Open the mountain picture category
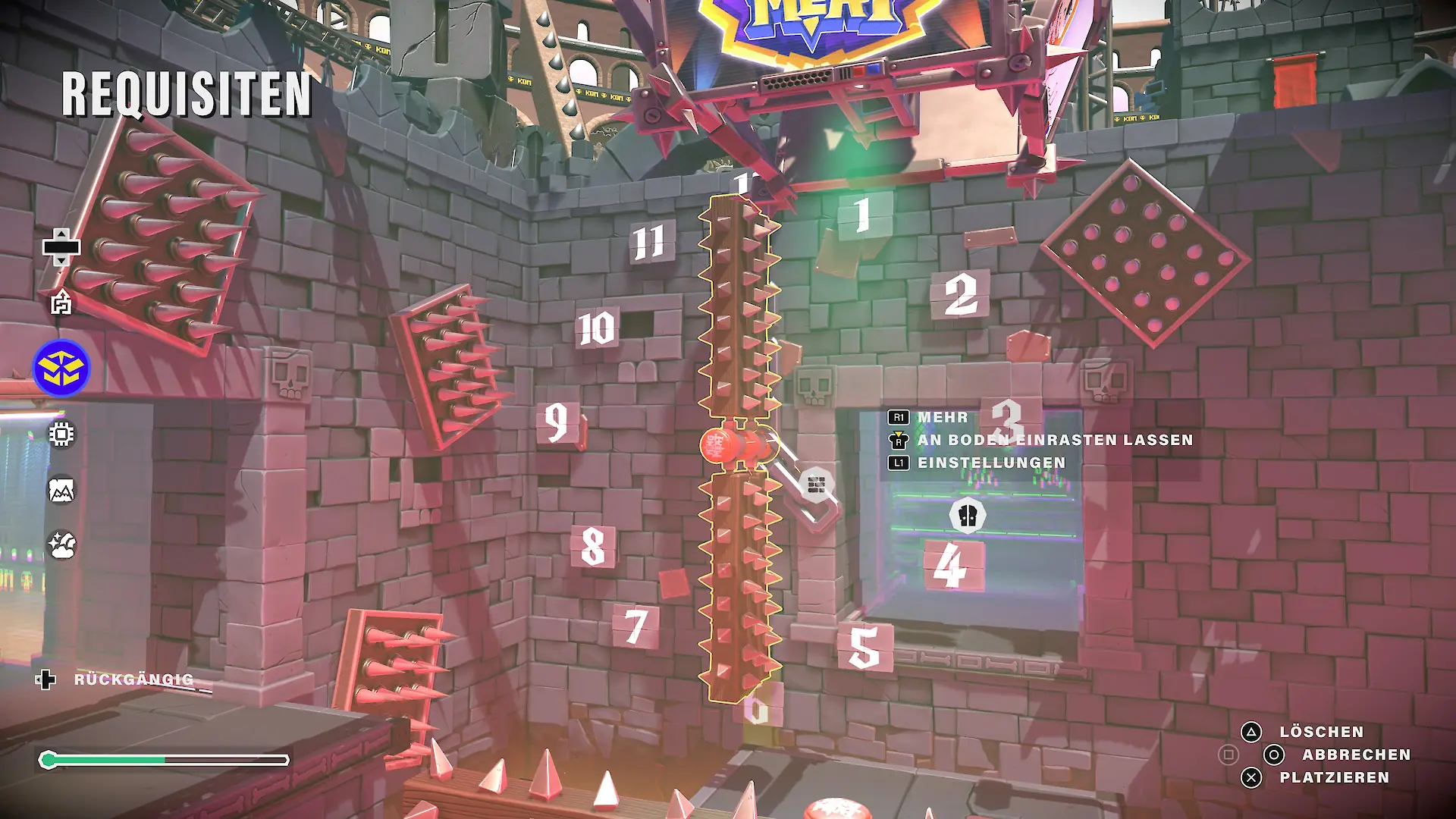This screenshot has width=1456, height=819. coord(61,491)
